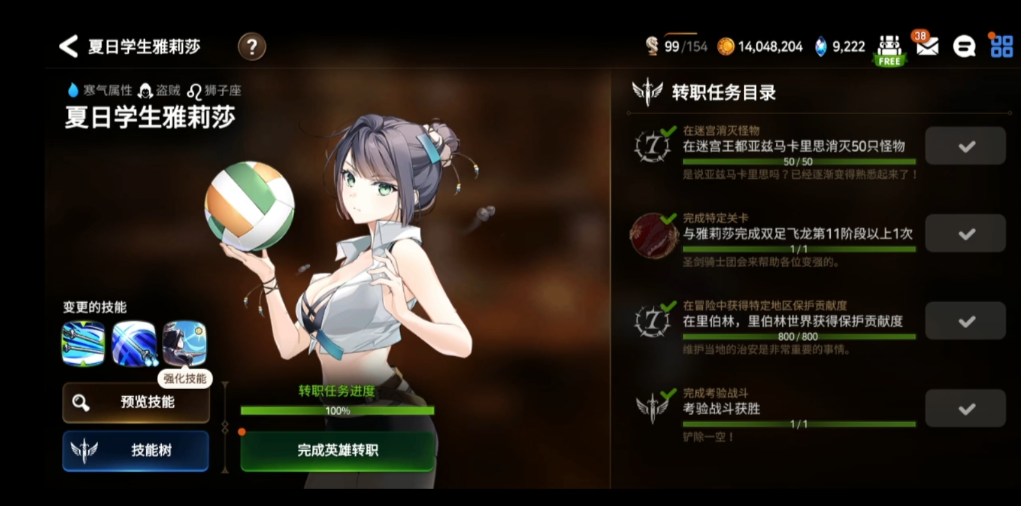Select the first changed skill icon
1021x506 pixels.
pos(83,343)
